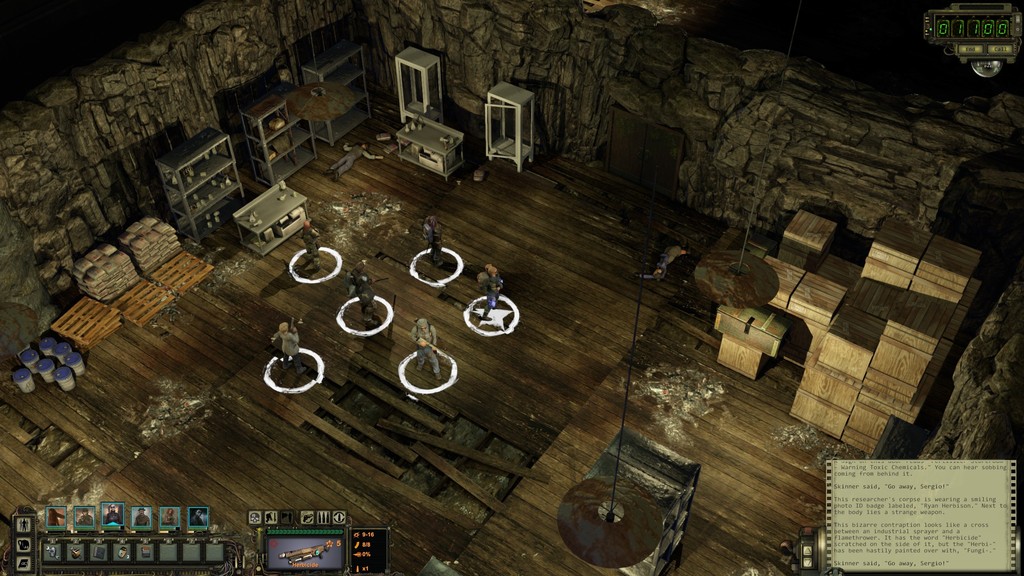
Task: Use the second hotbar slot item
Action: [x=77, y=551]
